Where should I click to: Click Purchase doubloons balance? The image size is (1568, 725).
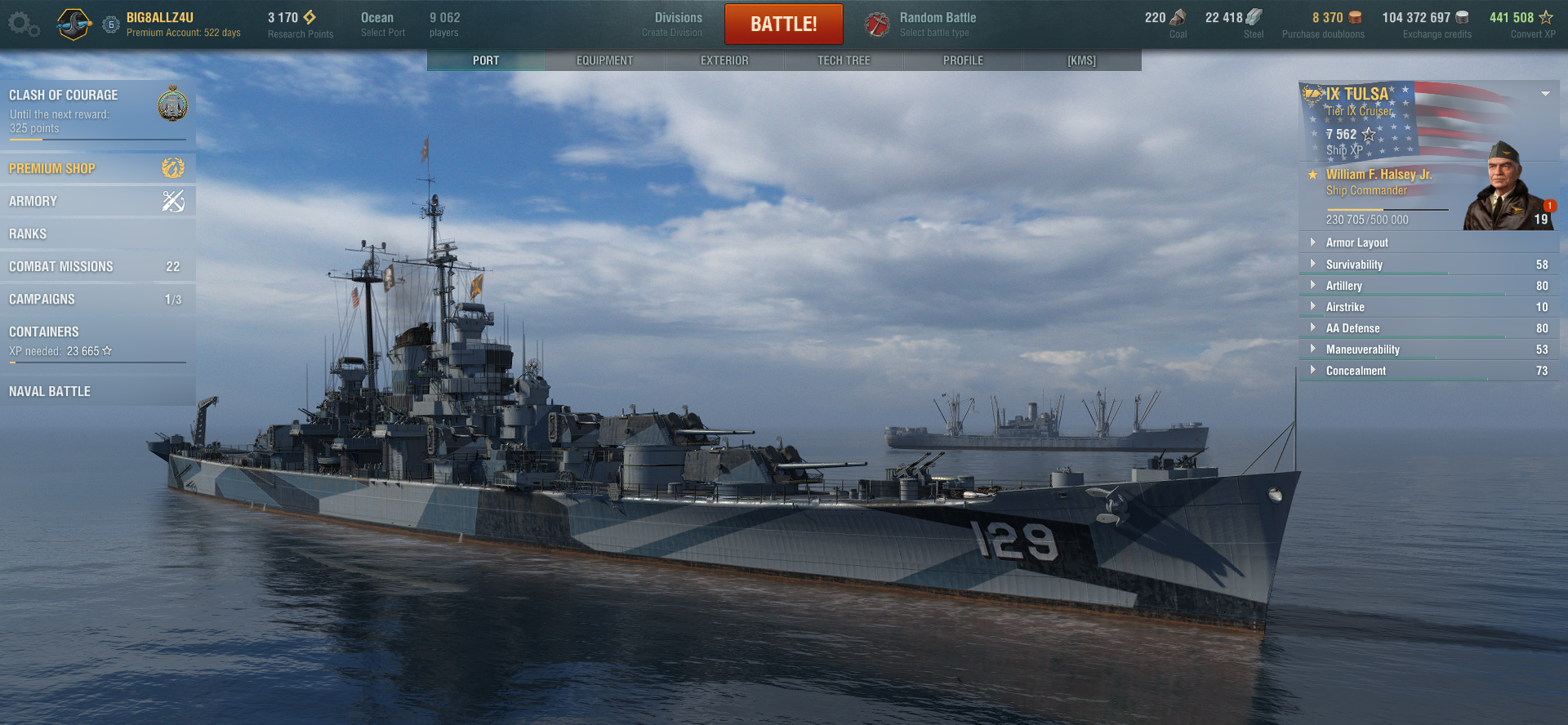tap(1323, 24)
